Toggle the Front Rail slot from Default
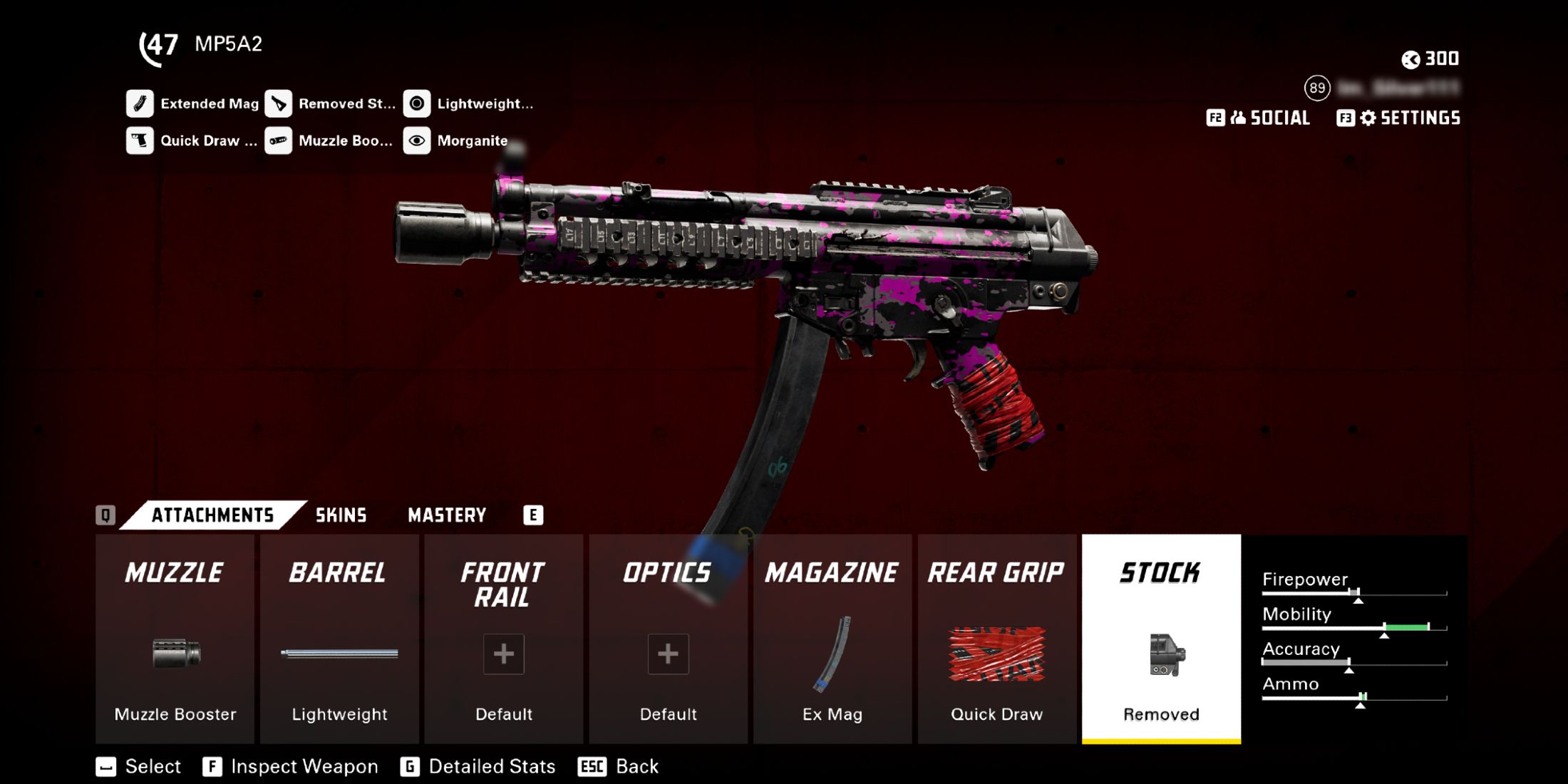This screenshot has height=784, width=1568. (x=502, y=654)
